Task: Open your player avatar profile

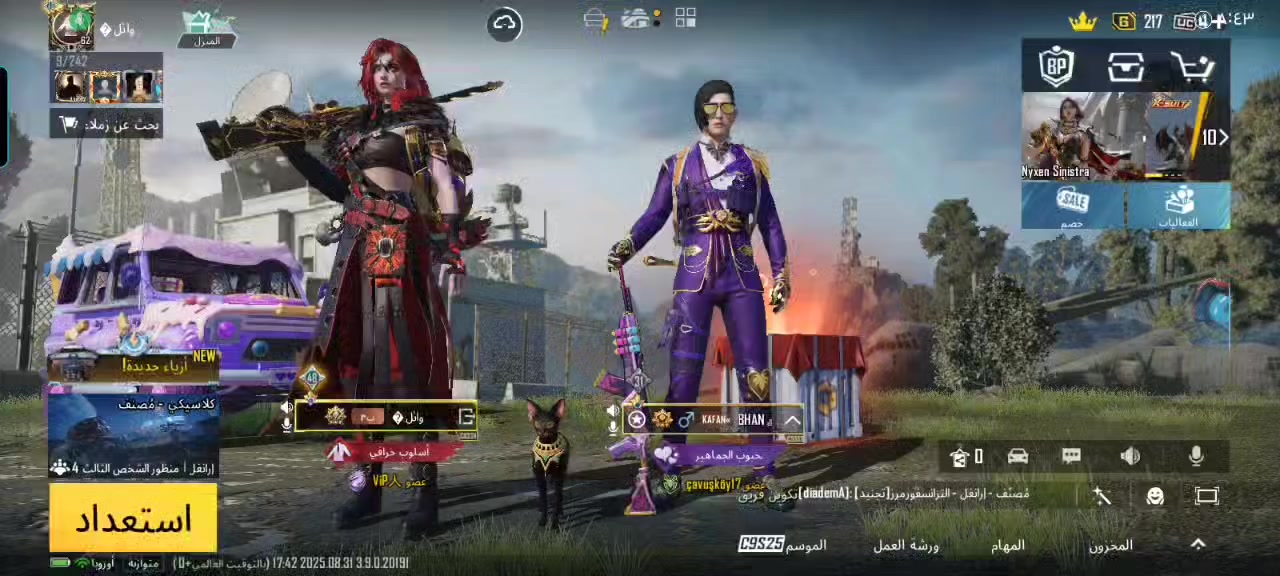Action: pyautogui.click(x=72, y=26)
